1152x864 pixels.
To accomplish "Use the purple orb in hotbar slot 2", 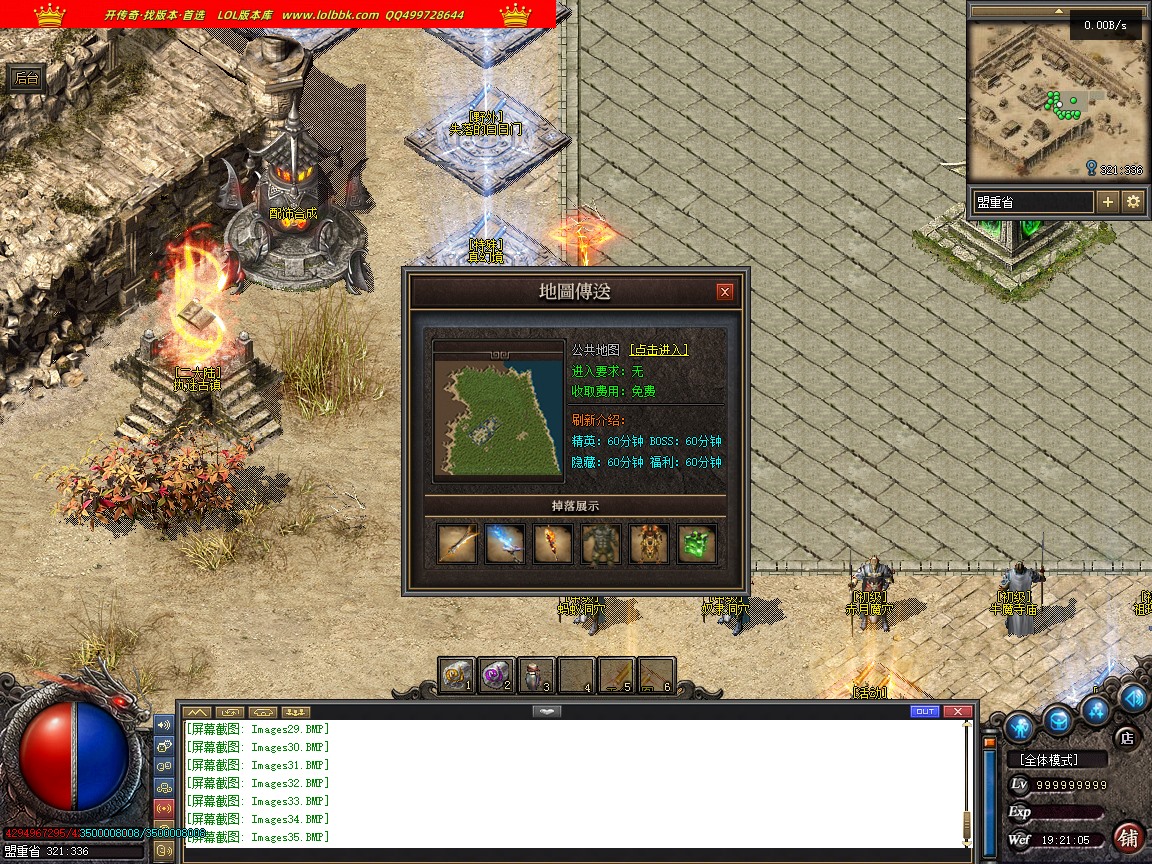I will tap(496, 676).
